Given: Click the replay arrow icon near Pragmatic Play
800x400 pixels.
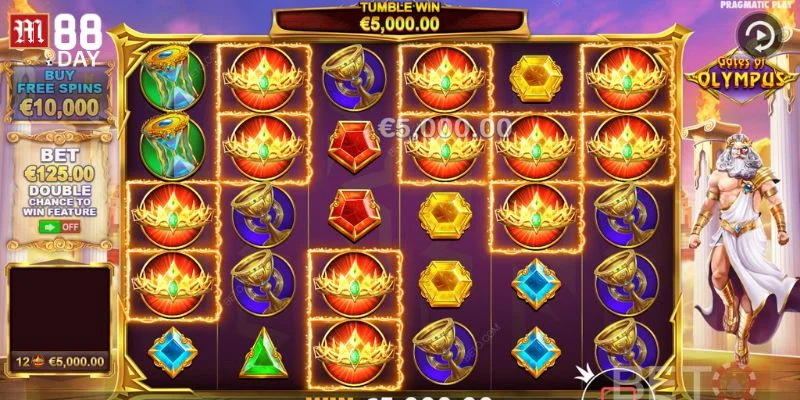Looking at the screenshot, I should pyautogui.click(x=760, y=35).
